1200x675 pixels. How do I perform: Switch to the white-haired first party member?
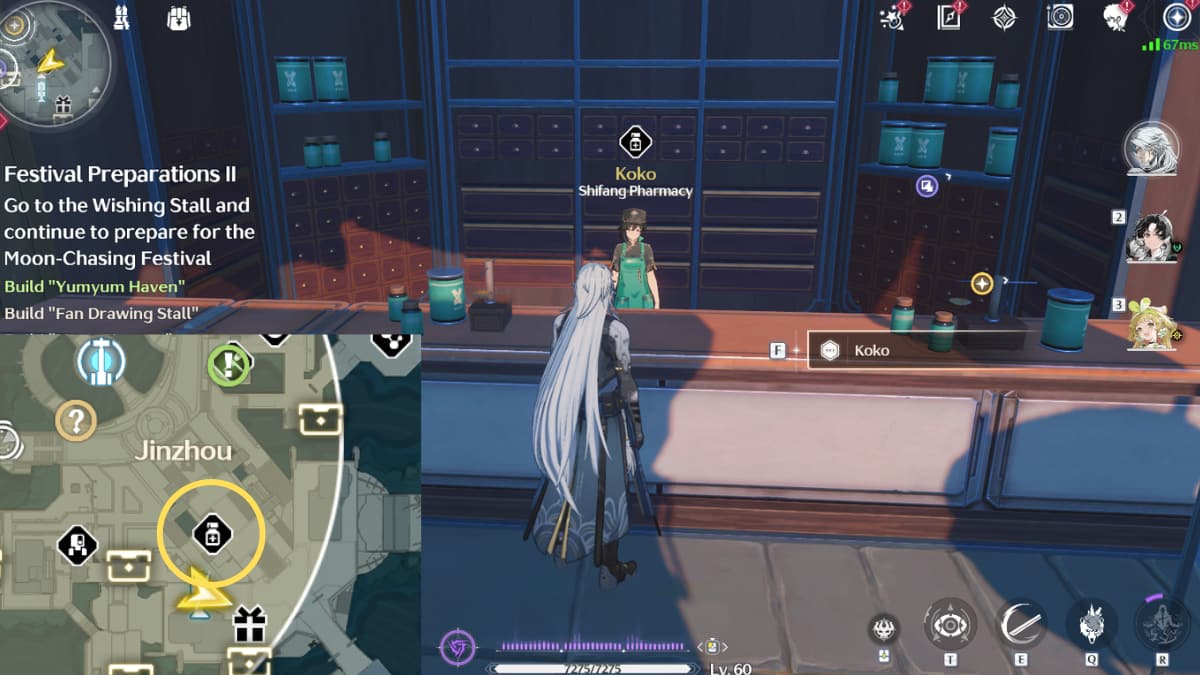(1150, 150)
